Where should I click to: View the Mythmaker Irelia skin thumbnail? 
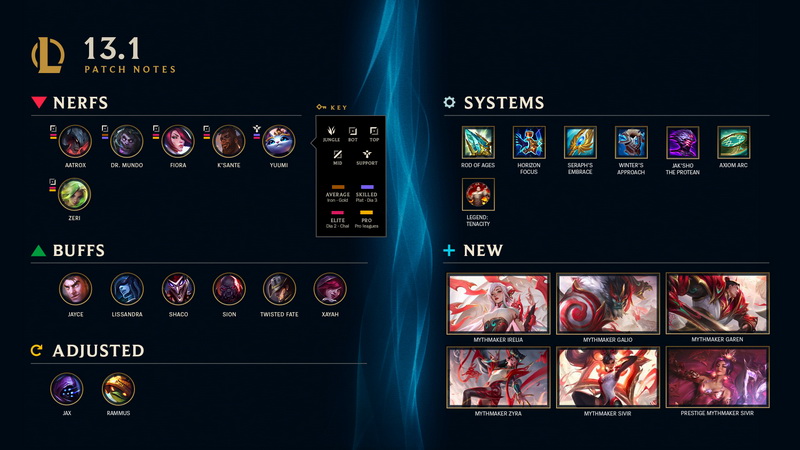click(499, 303)
